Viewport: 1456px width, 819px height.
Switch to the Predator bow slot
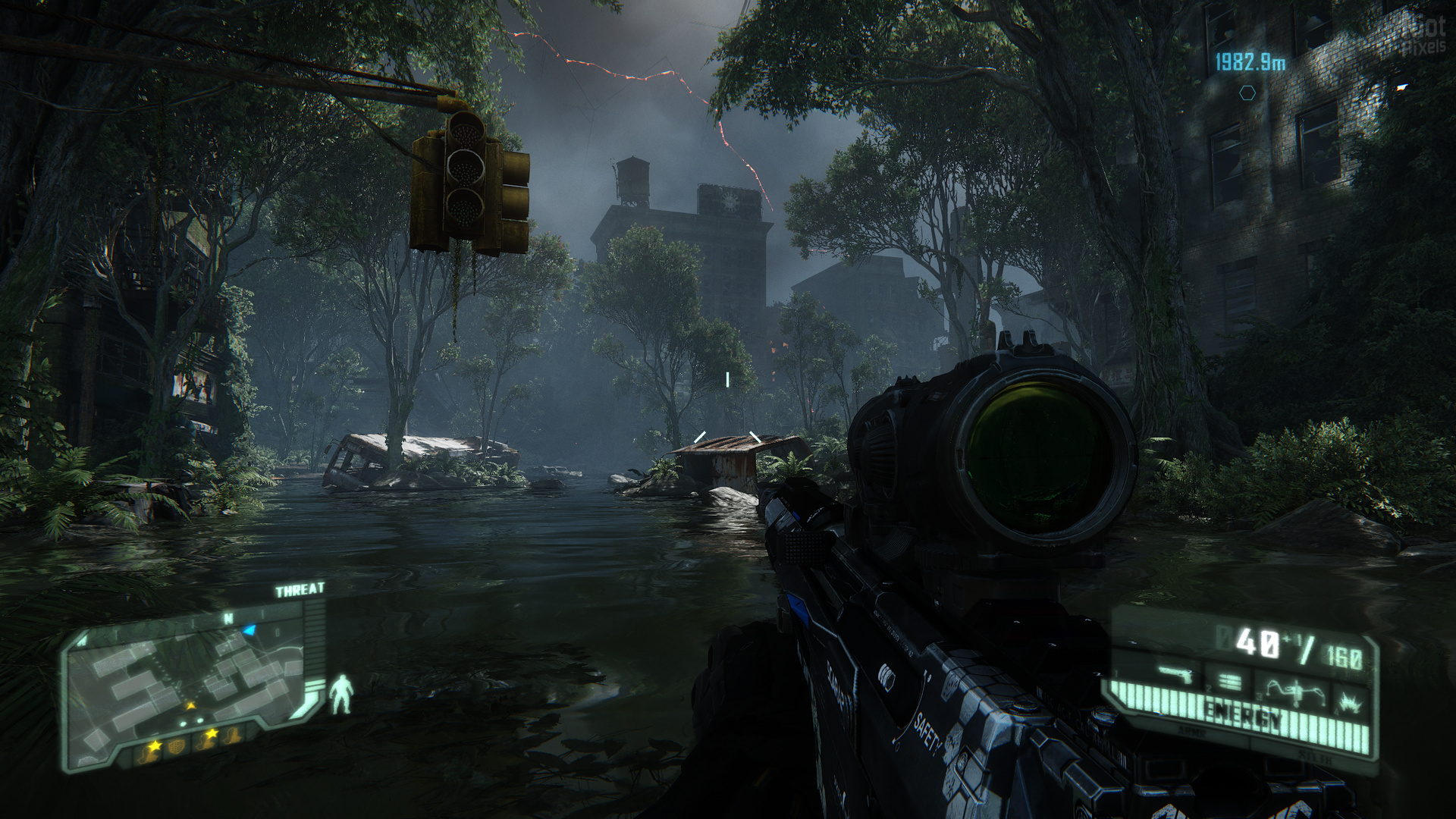point(1295,692)
